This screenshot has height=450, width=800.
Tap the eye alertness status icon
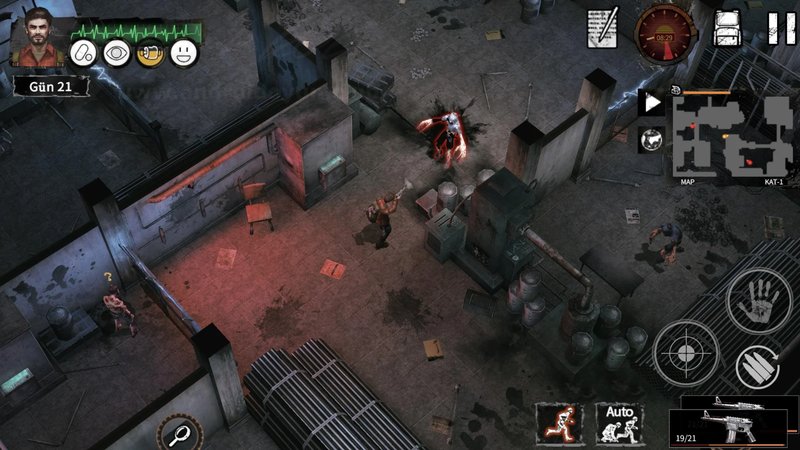(118, 52)
